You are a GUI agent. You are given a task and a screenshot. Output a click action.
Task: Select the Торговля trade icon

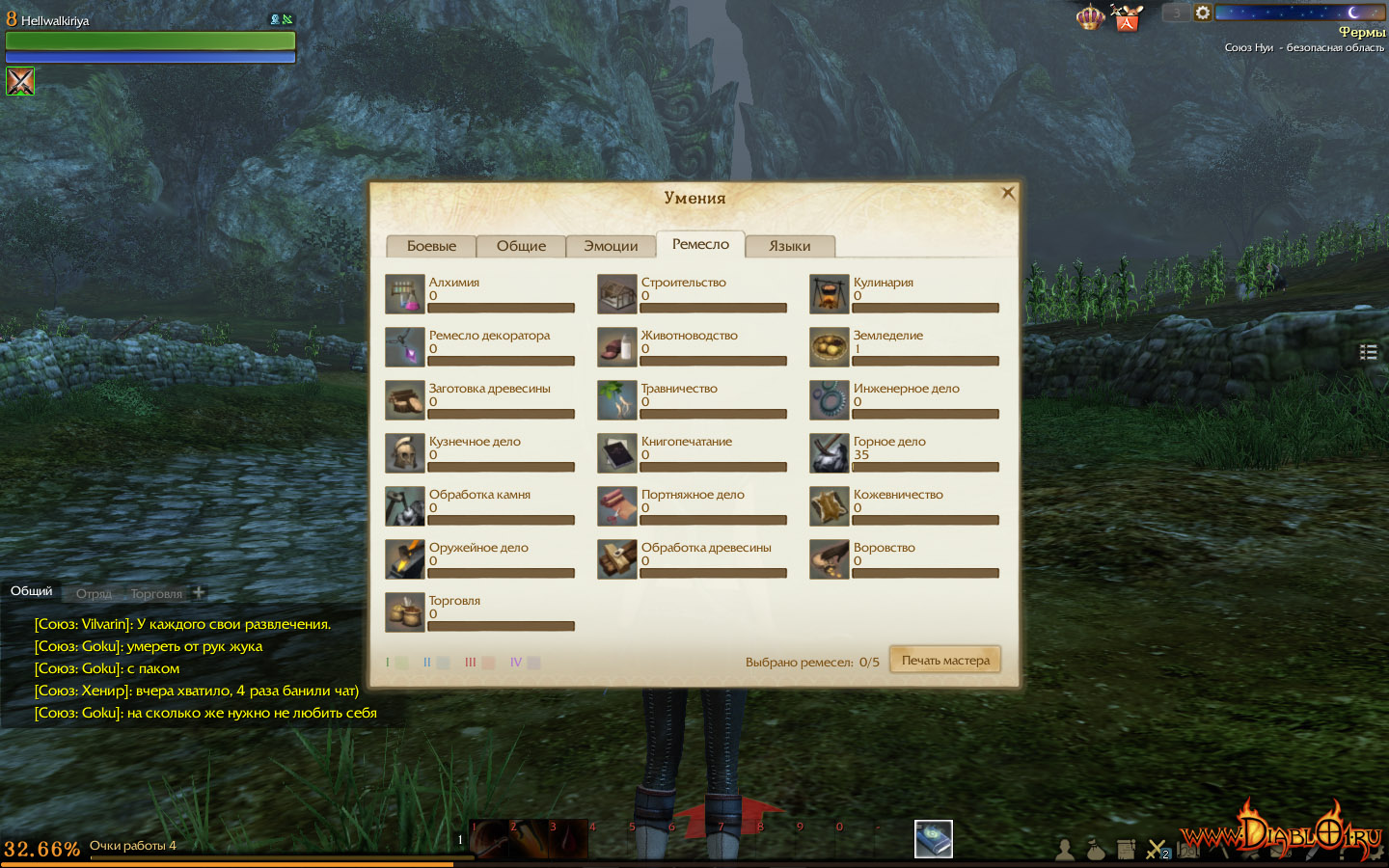(x=405, y=612)
